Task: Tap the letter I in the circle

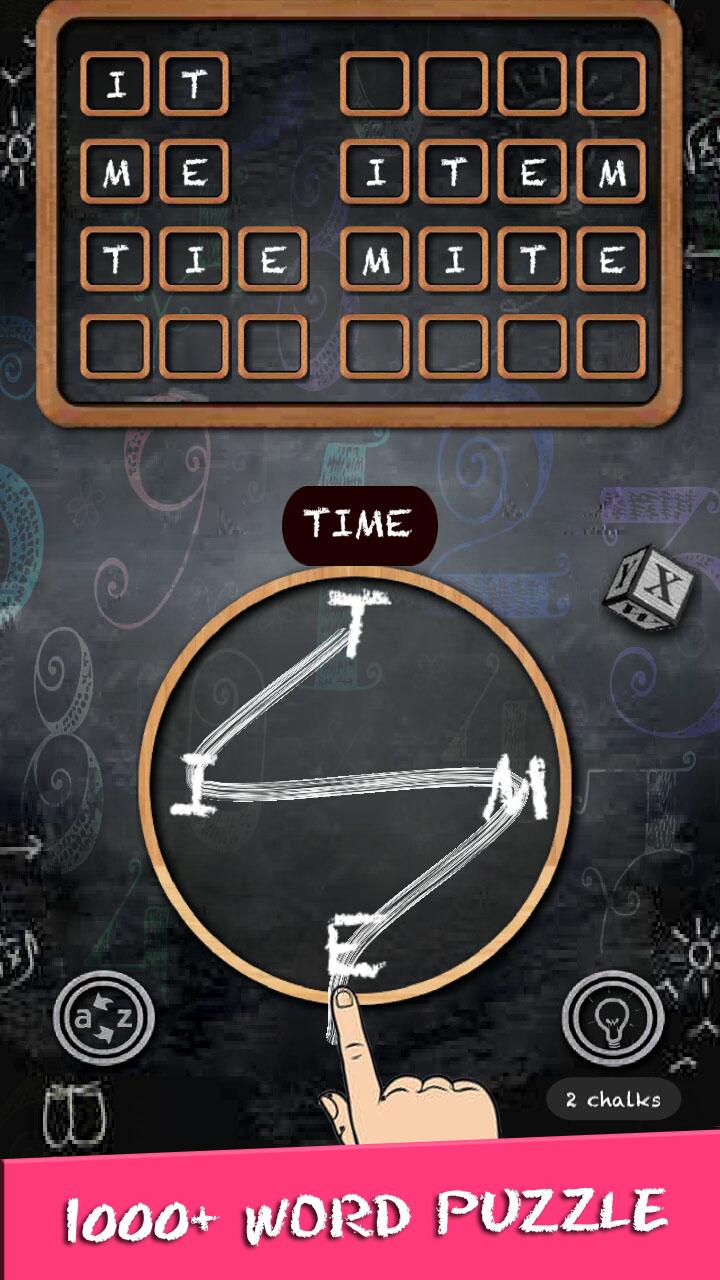Action: click(x=194, y=786)
